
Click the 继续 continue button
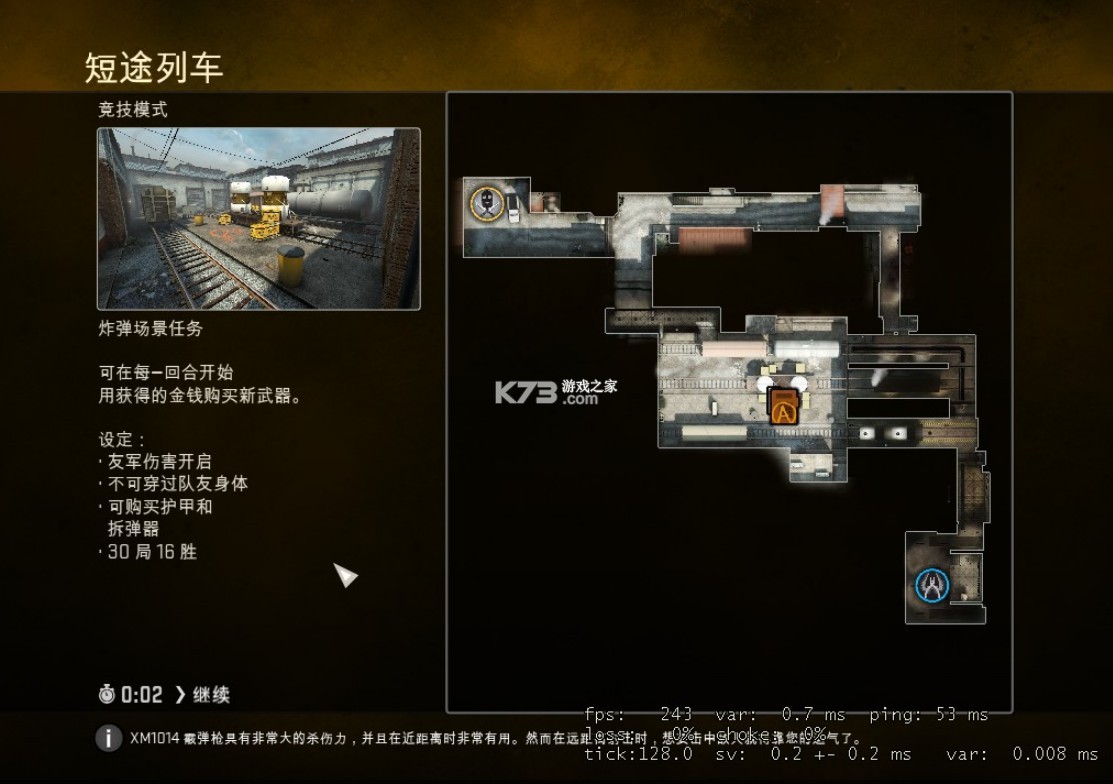[x=202, y=694]
